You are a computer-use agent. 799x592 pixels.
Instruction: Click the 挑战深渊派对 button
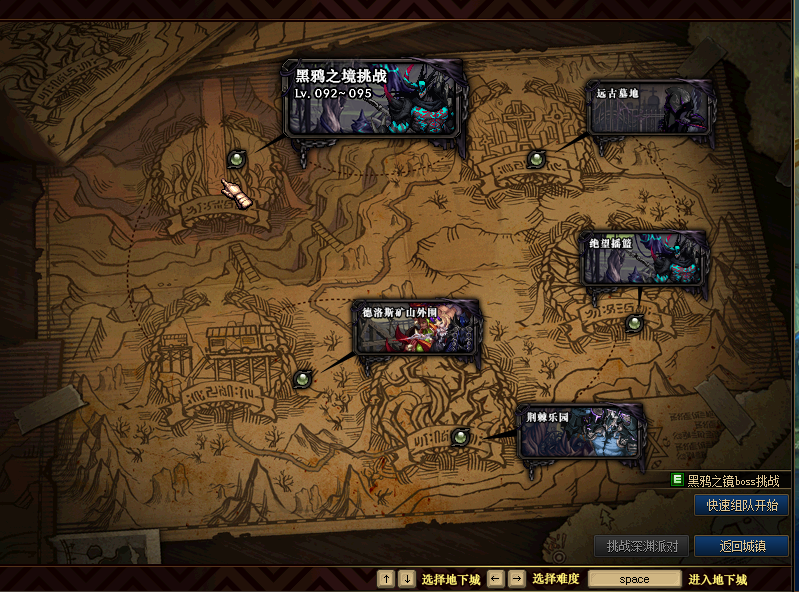click(642, 546)
